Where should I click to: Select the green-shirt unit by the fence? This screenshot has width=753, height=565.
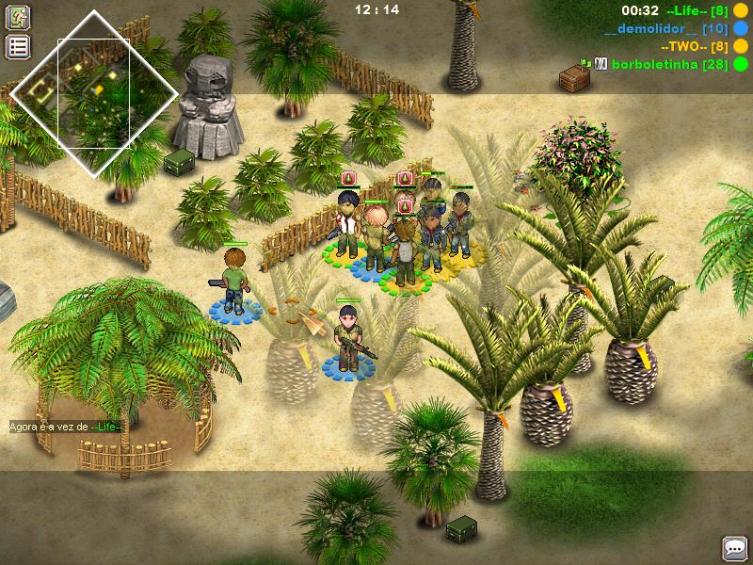coord(235,281)
